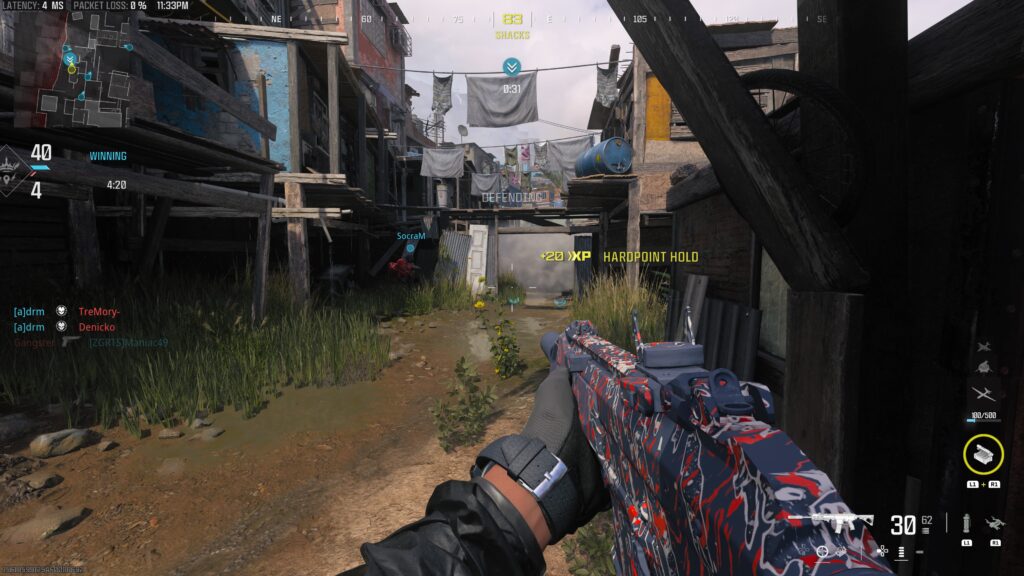Activate the munitions box field upgrade
The height and width of the screenshot is (576, 1024).
[x=983, y=454]
